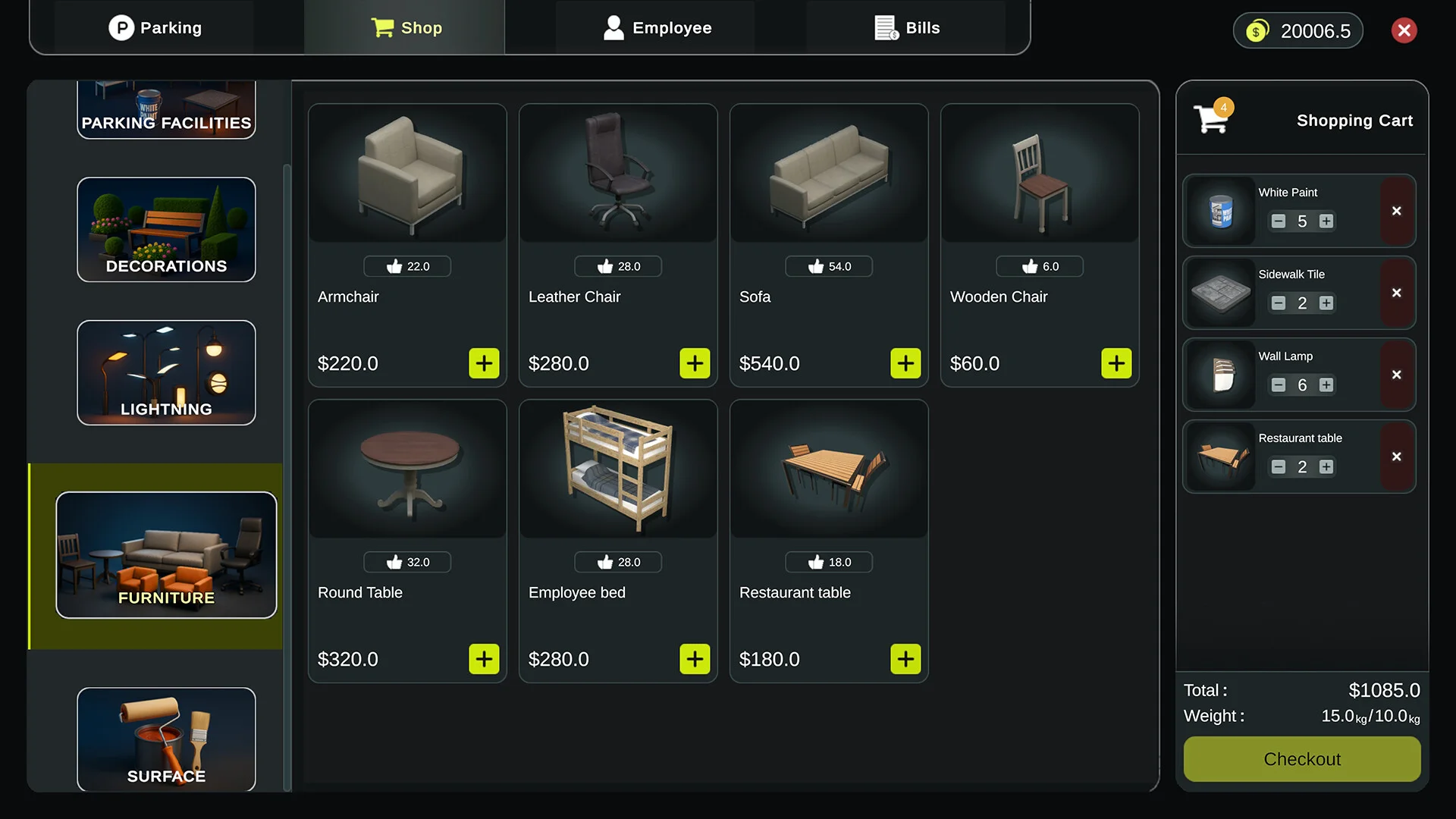Decrease the White Paint quantity
The height and width of the screenshot is (819, 1456).
click(x=1279, y=221)
